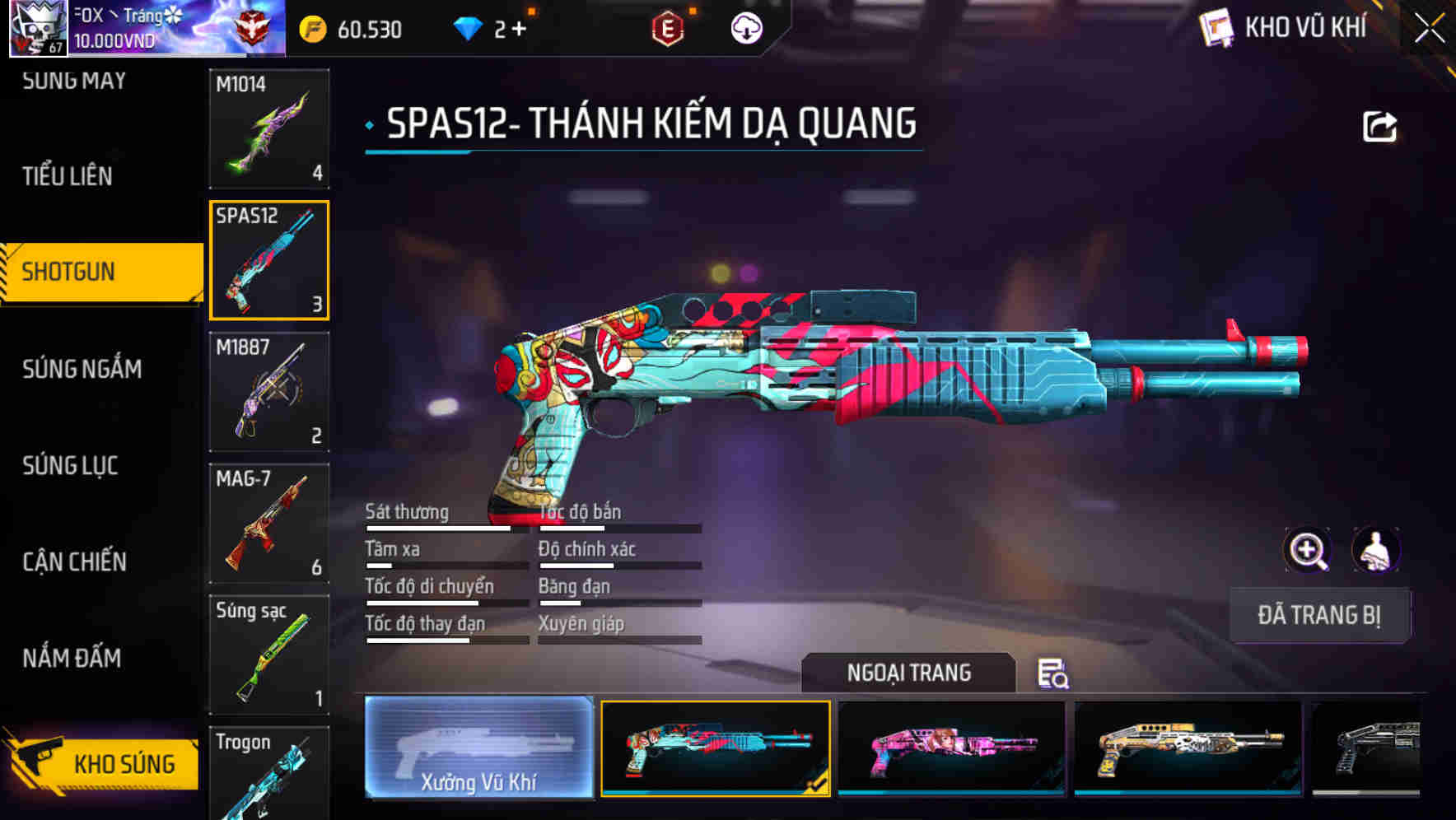Open the KHO VŨ KHÍ book icon

coord(1217,27)
